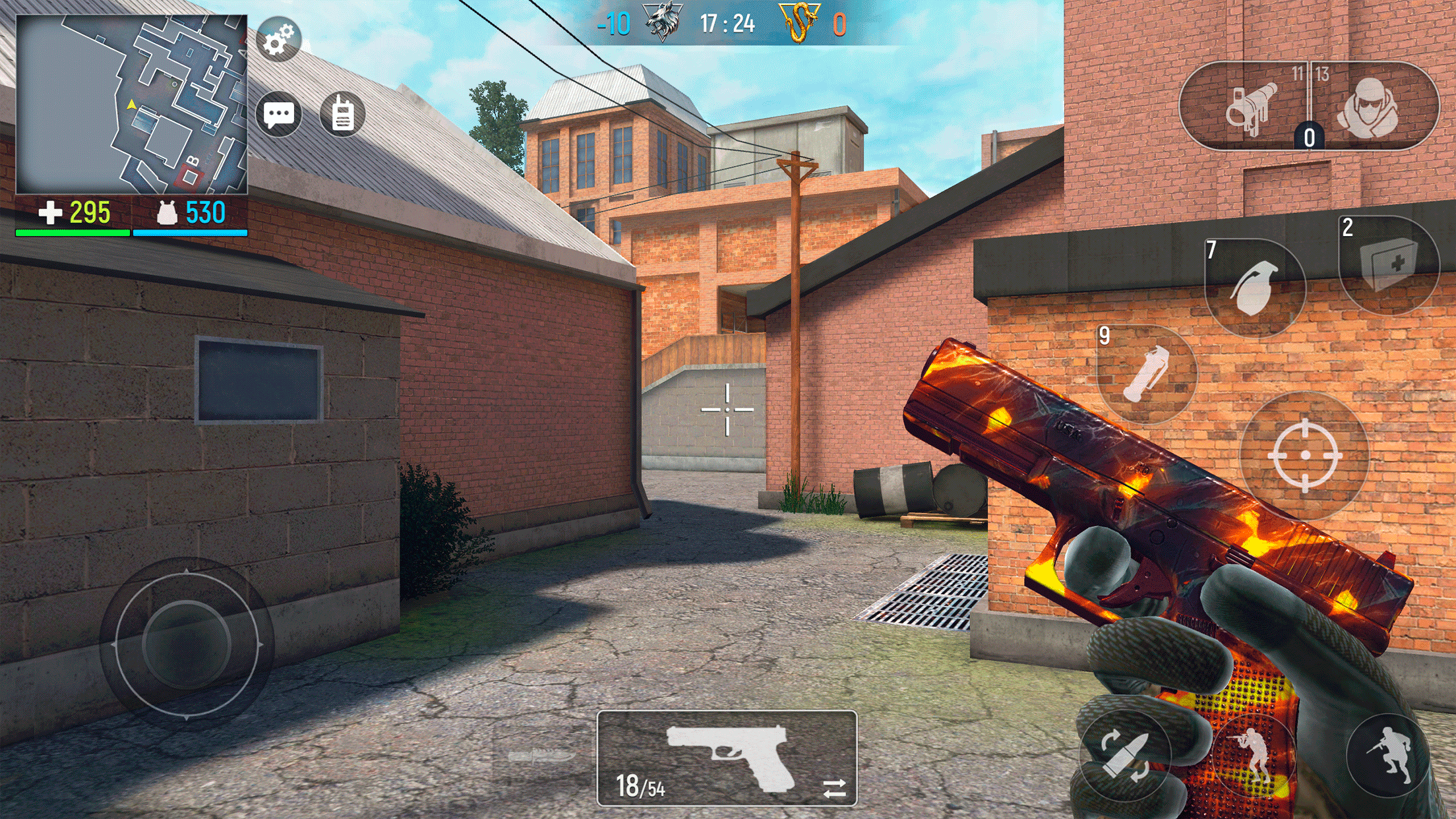Screen dimensions: 1456x819
Task: Open the chat message panel
Action: click(x=279, y=113)
